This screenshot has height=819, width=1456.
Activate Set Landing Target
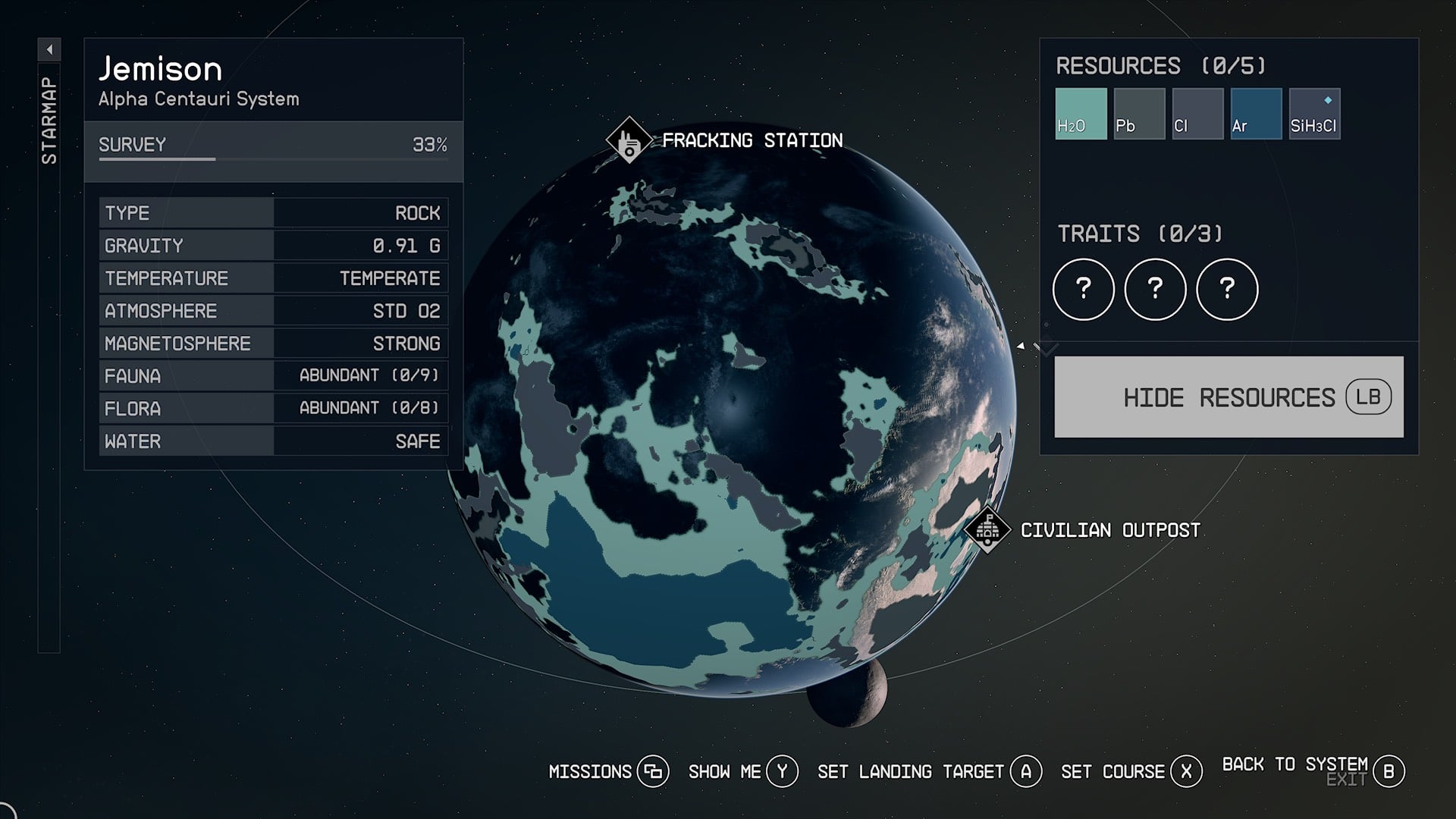click(x=1026, y=771)
